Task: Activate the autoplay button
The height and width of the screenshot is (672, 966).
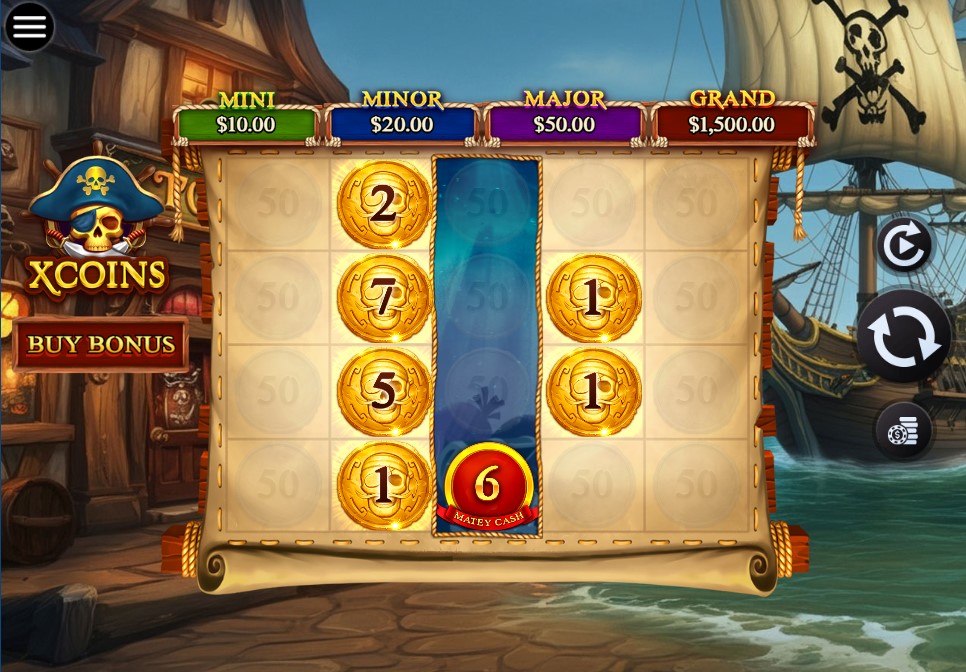Action: (904, 245)
